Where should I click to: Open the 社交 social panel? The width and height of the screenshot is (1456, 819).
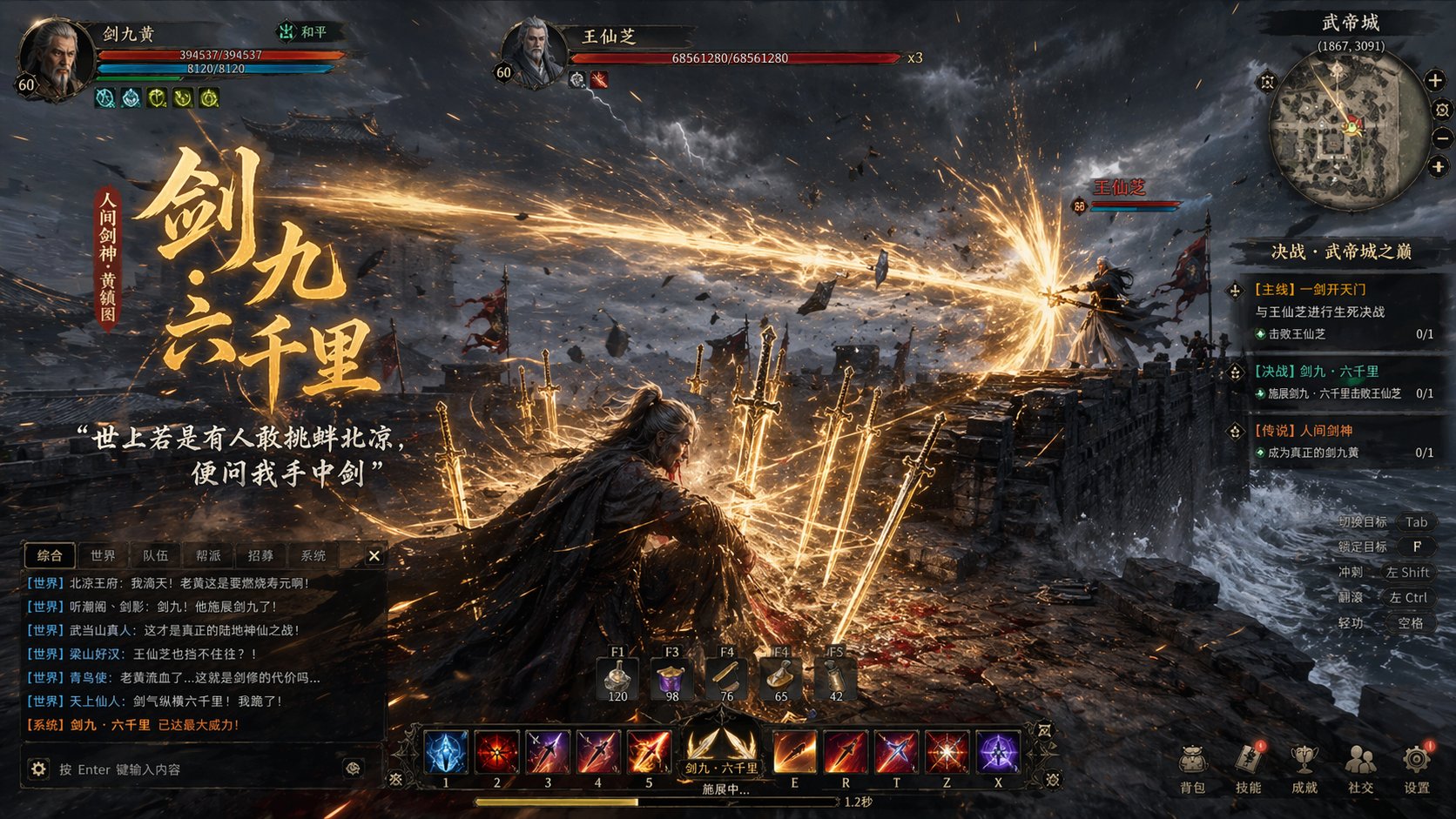pos(1360,768)
